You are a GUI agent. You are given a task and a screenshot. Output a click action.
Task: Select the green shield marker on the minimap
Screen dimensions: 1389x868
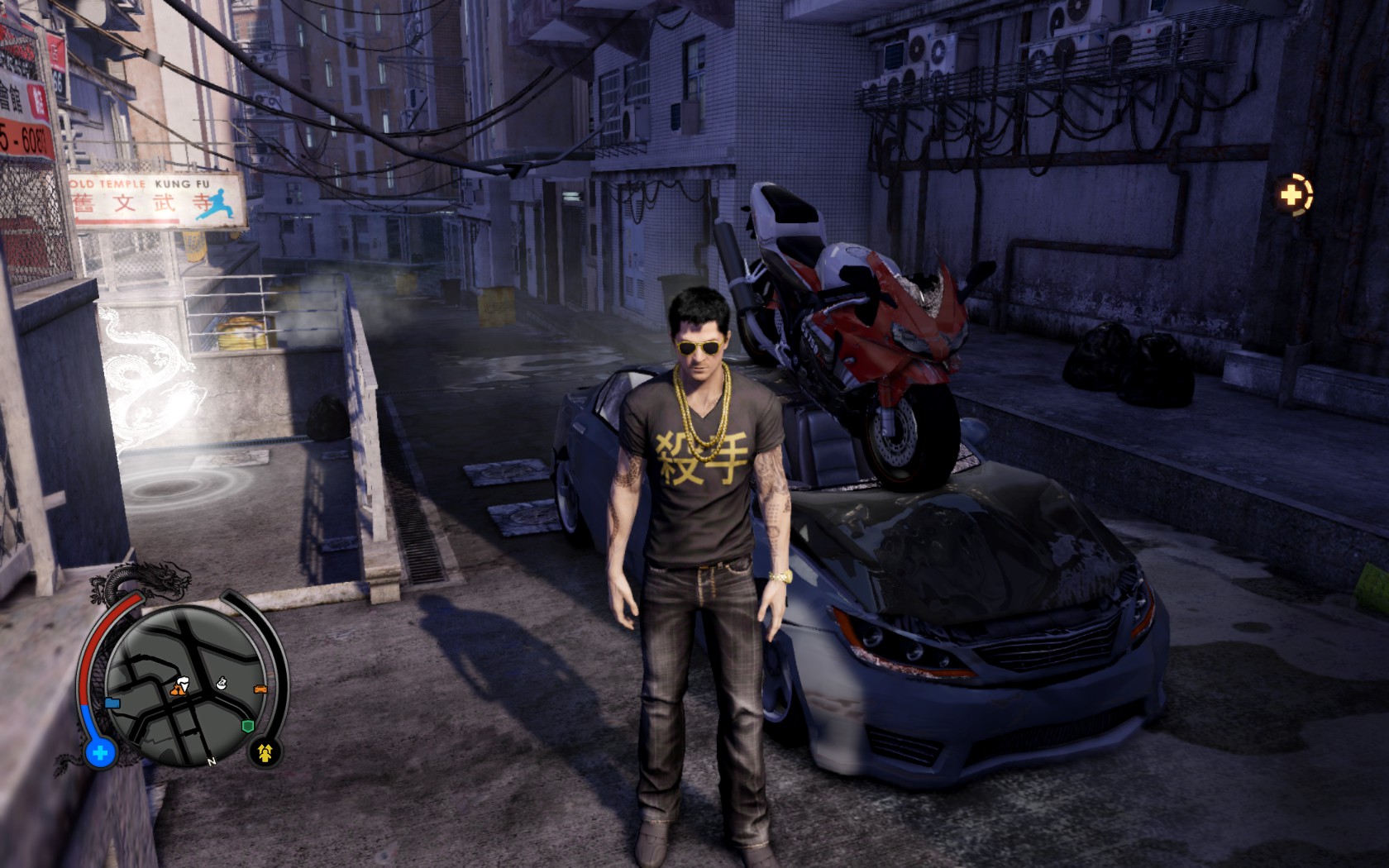(x=247, y=726)
